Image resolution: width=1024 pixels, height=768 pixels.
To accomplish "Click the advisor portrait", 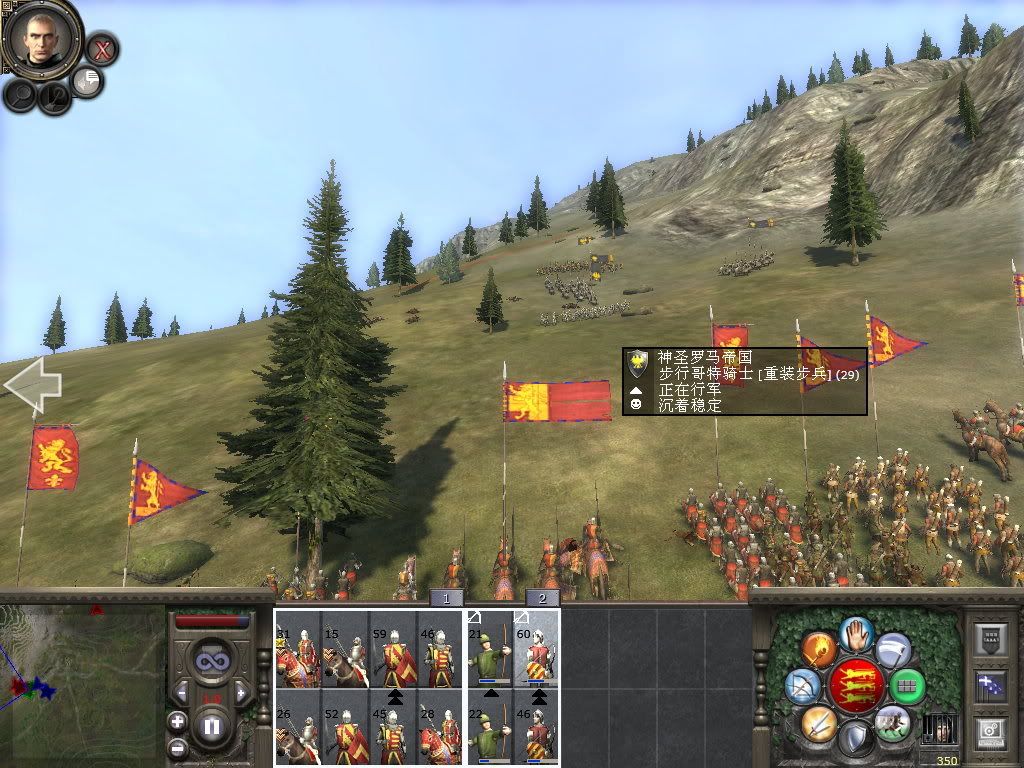I will point(41,40).
